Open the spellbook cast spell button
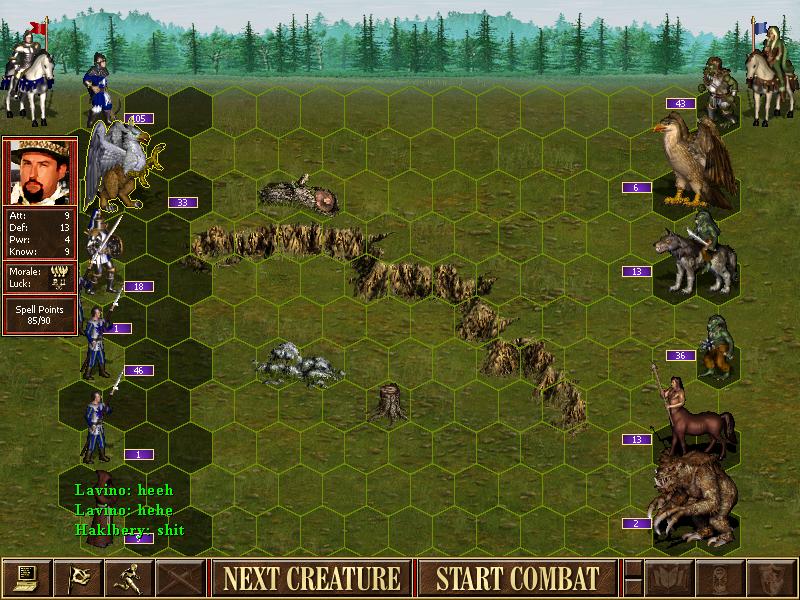Image resolution: width=800 pixels, height=600 pixels. tap(668, 578)
